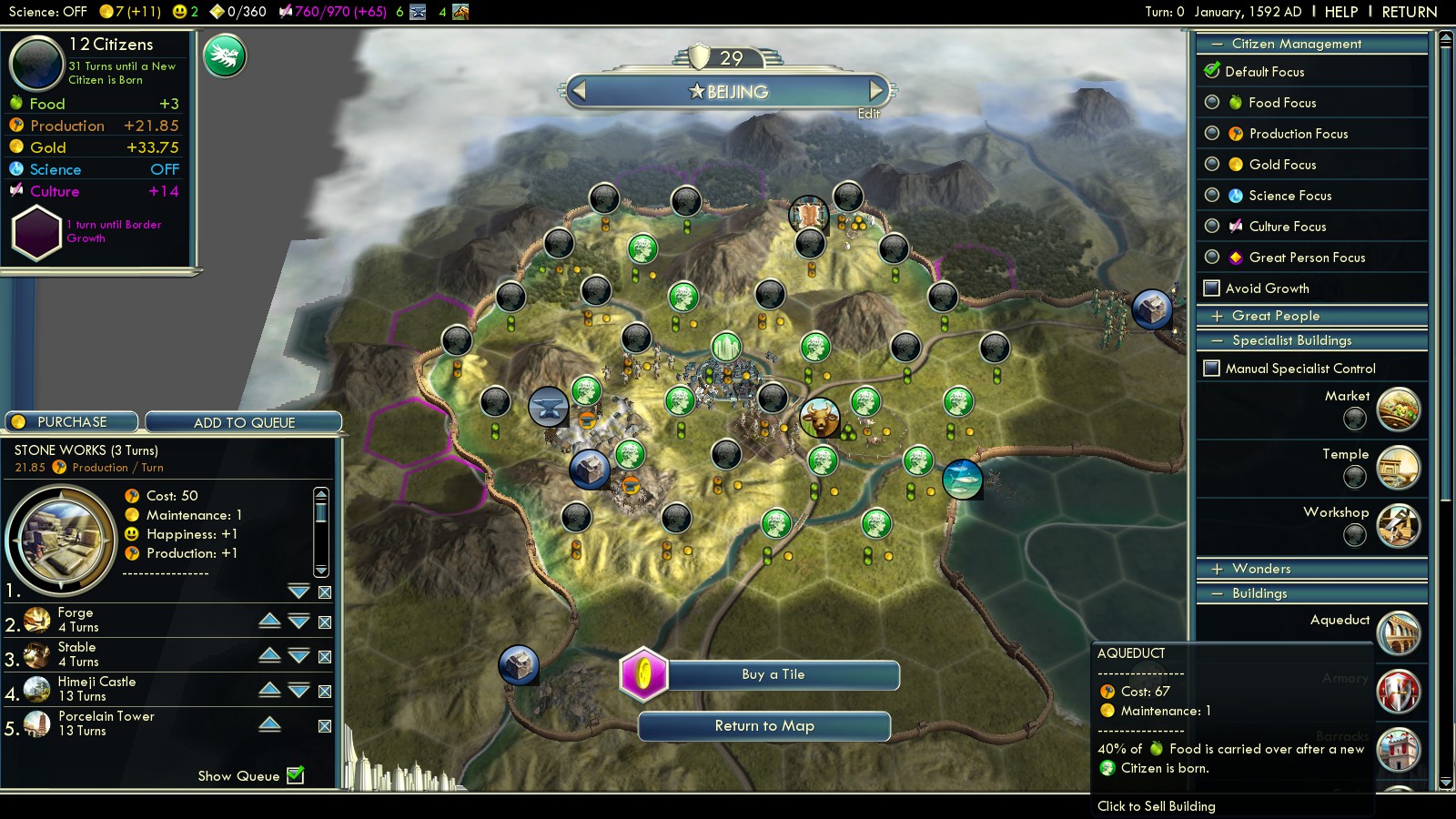Expand the Great People section
1456x819 pixels.
(1218, 316)
